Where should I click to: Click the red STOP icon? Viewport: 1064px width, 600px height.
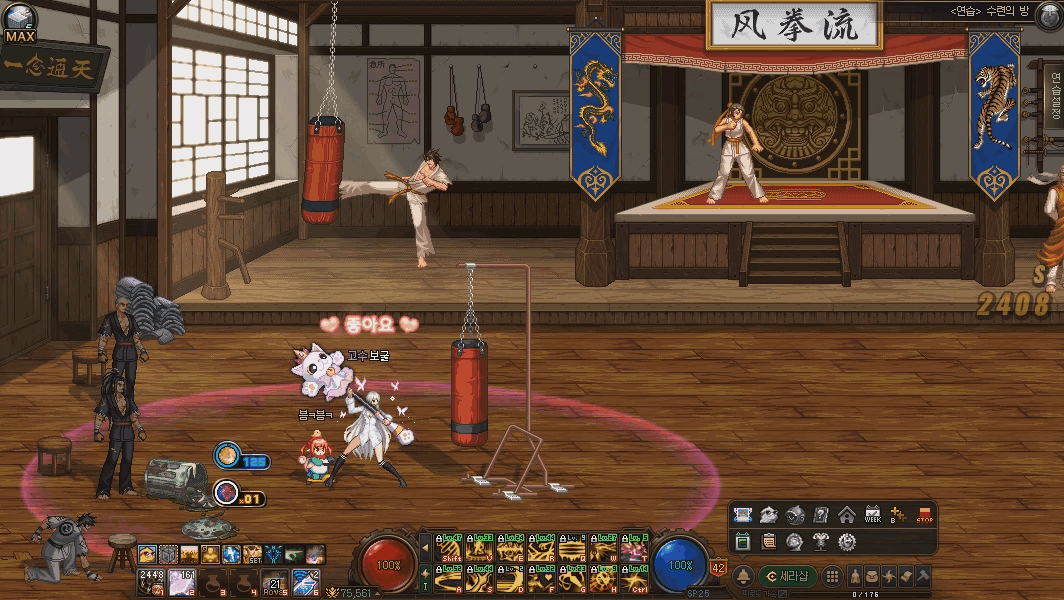click(x=924, y=515)
